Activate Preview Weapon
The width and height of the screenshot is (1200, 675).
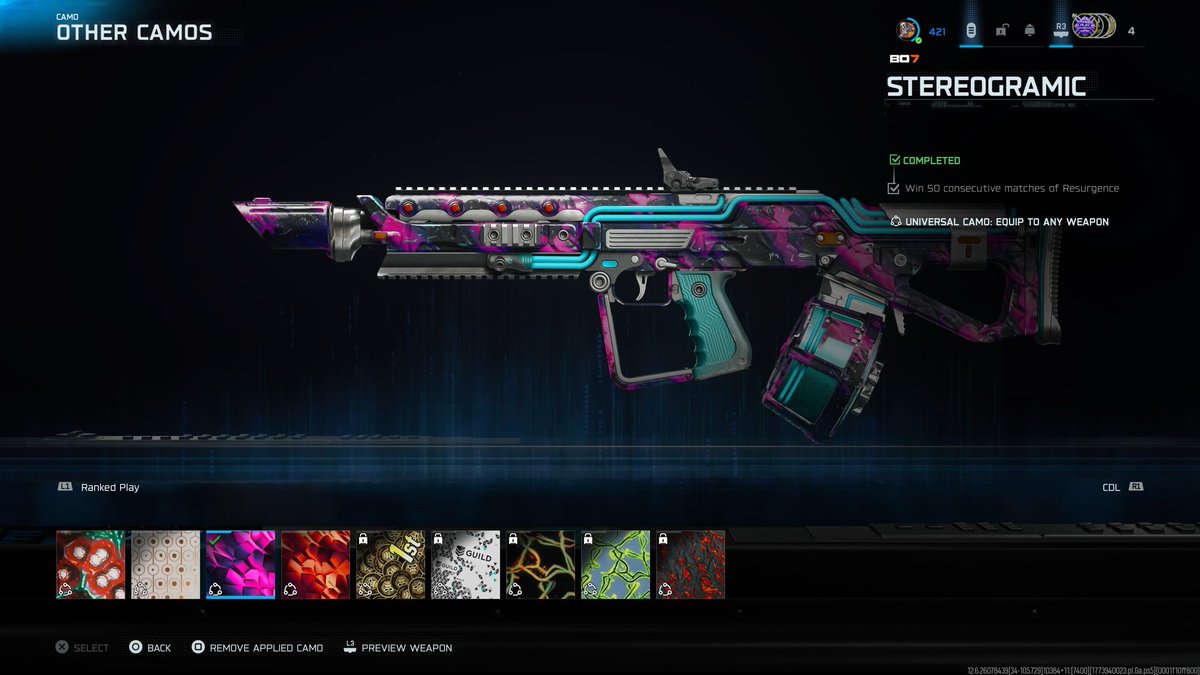397,648
